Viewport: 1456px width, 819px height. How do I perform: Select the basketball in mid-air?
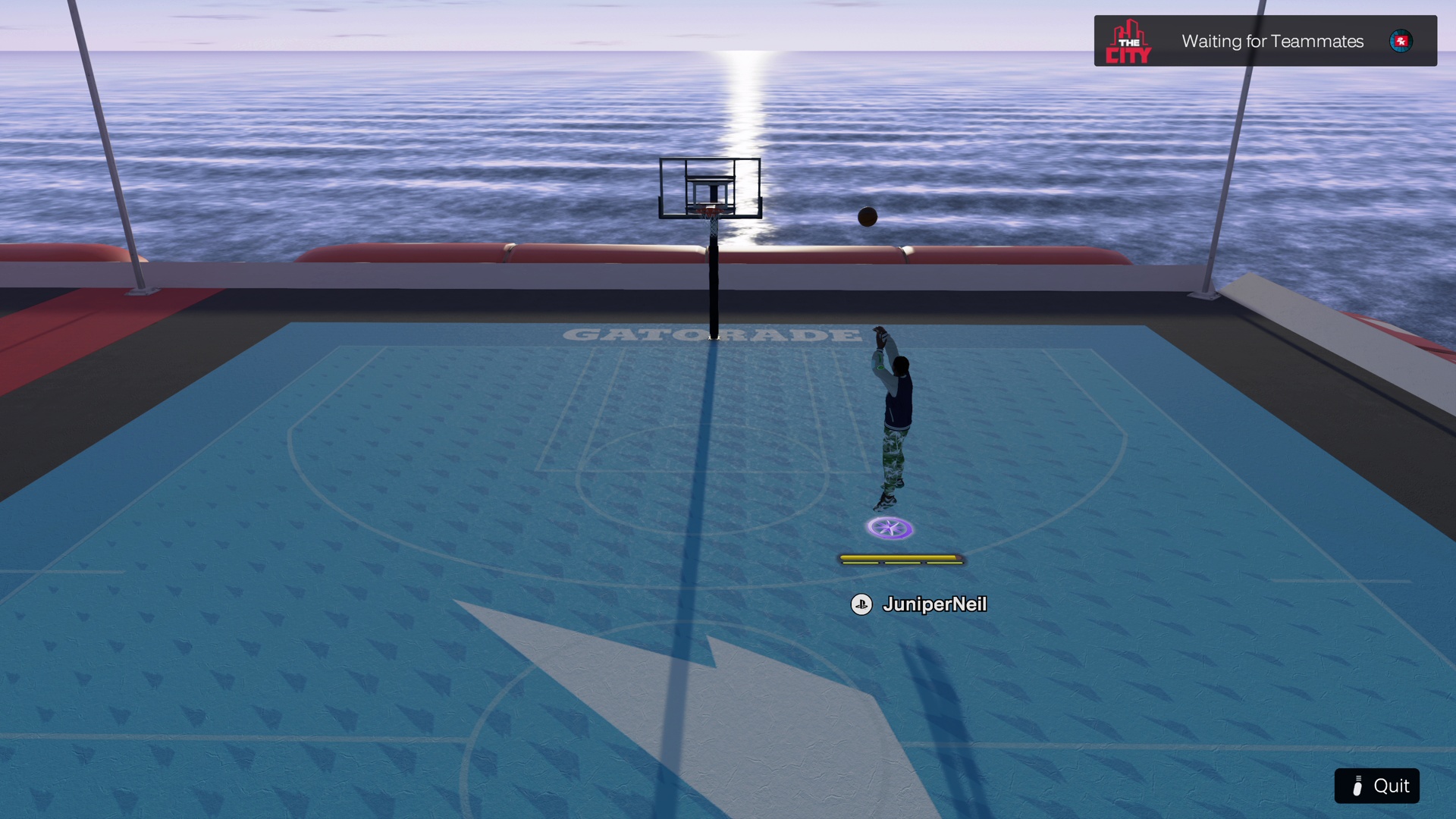[866, 217]
